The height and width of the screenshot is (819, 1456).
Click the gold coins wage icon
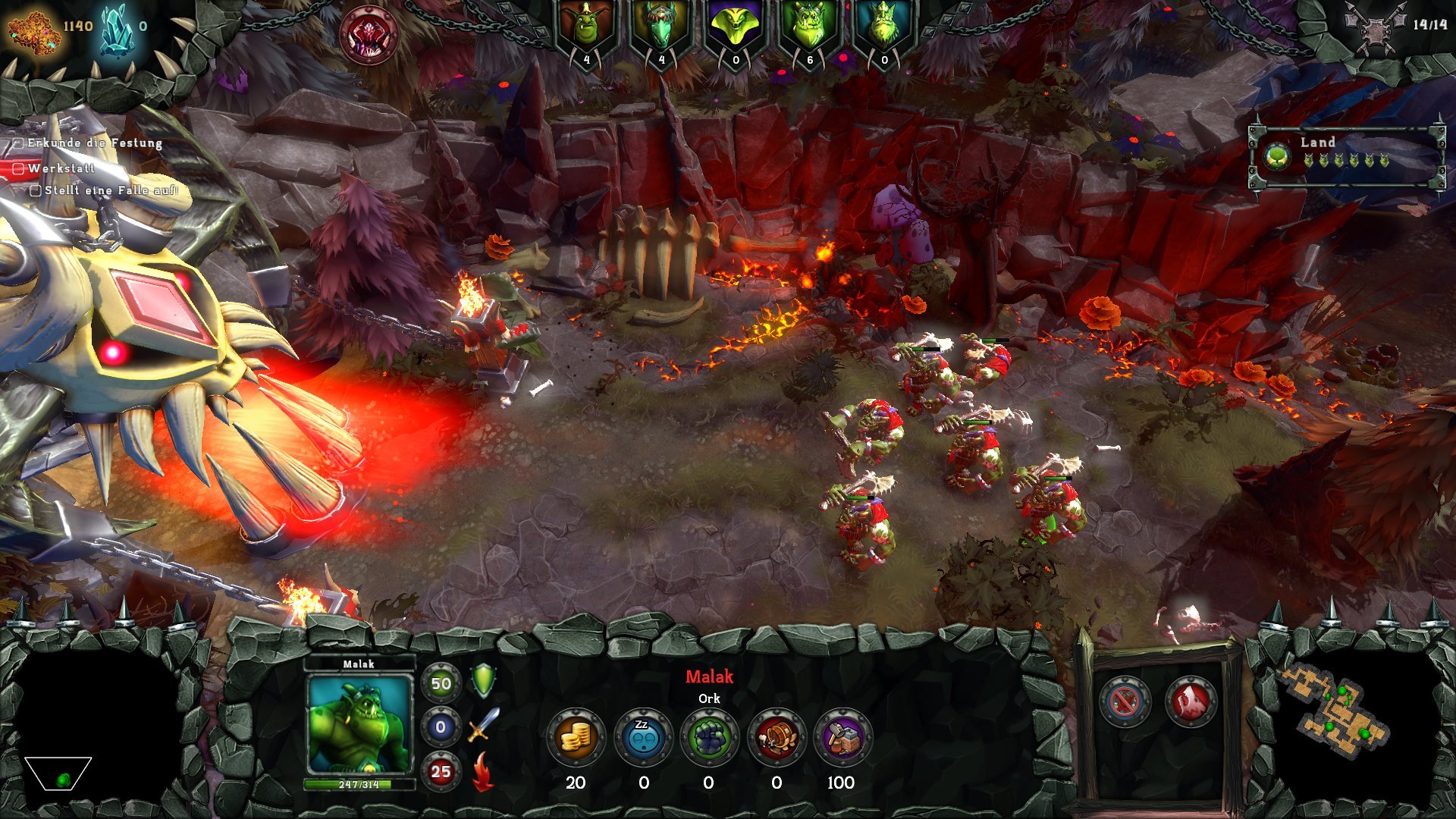tap(576, 736)
